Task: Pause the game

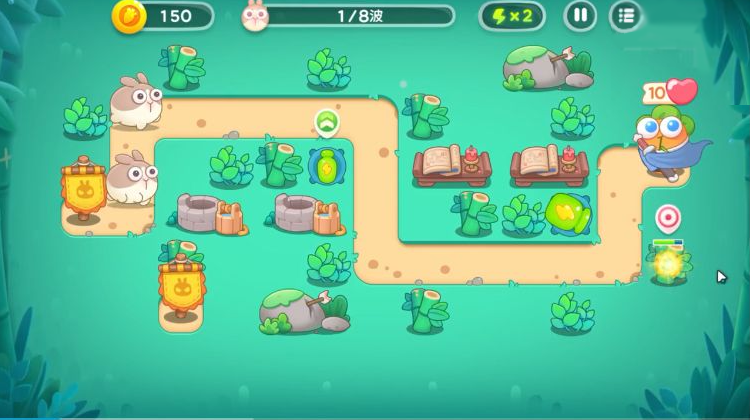Action: tap(580, 16)
